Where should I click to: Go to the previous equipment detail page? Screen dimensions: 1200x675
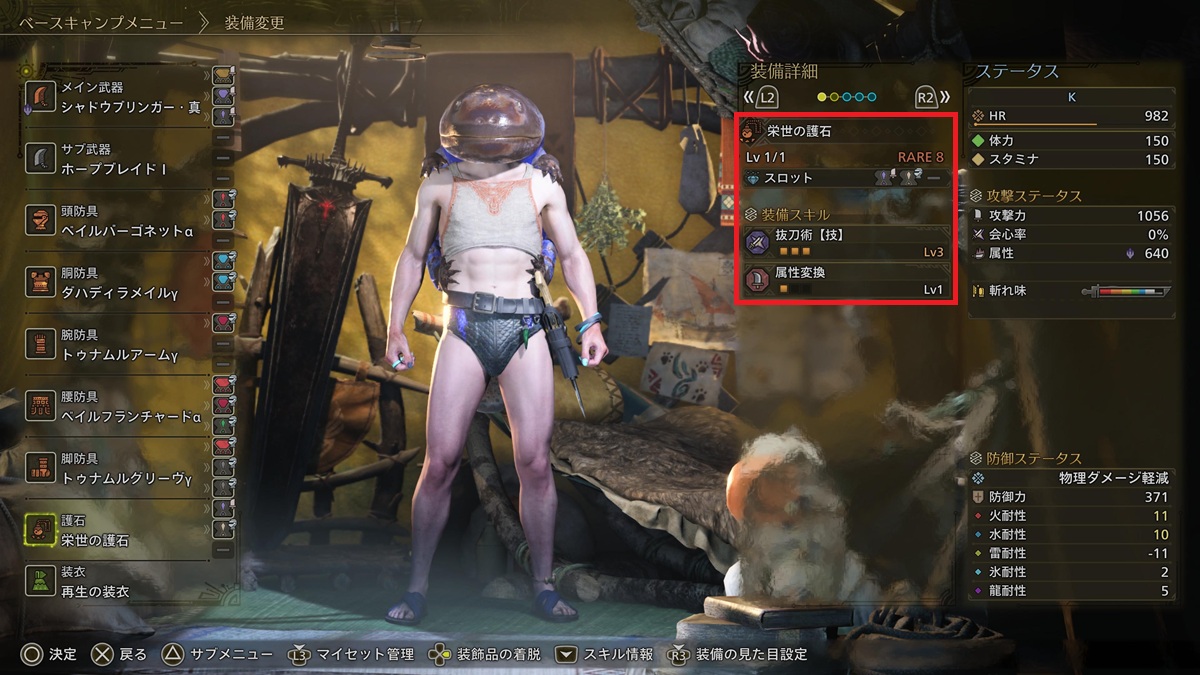point(761,97)
